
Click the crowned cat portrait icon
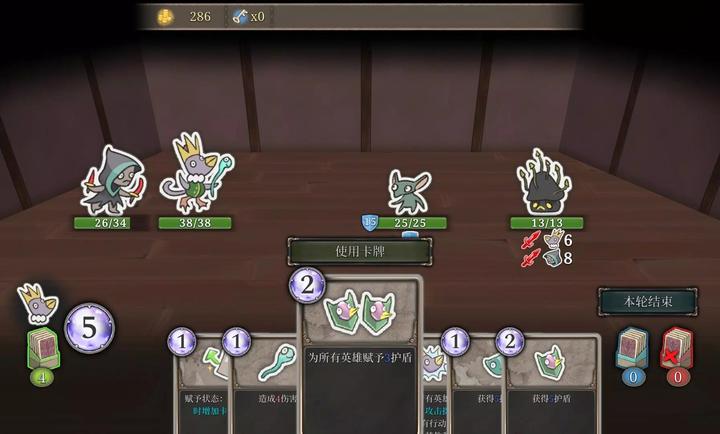pyautogui.click(x=37, y=303)
